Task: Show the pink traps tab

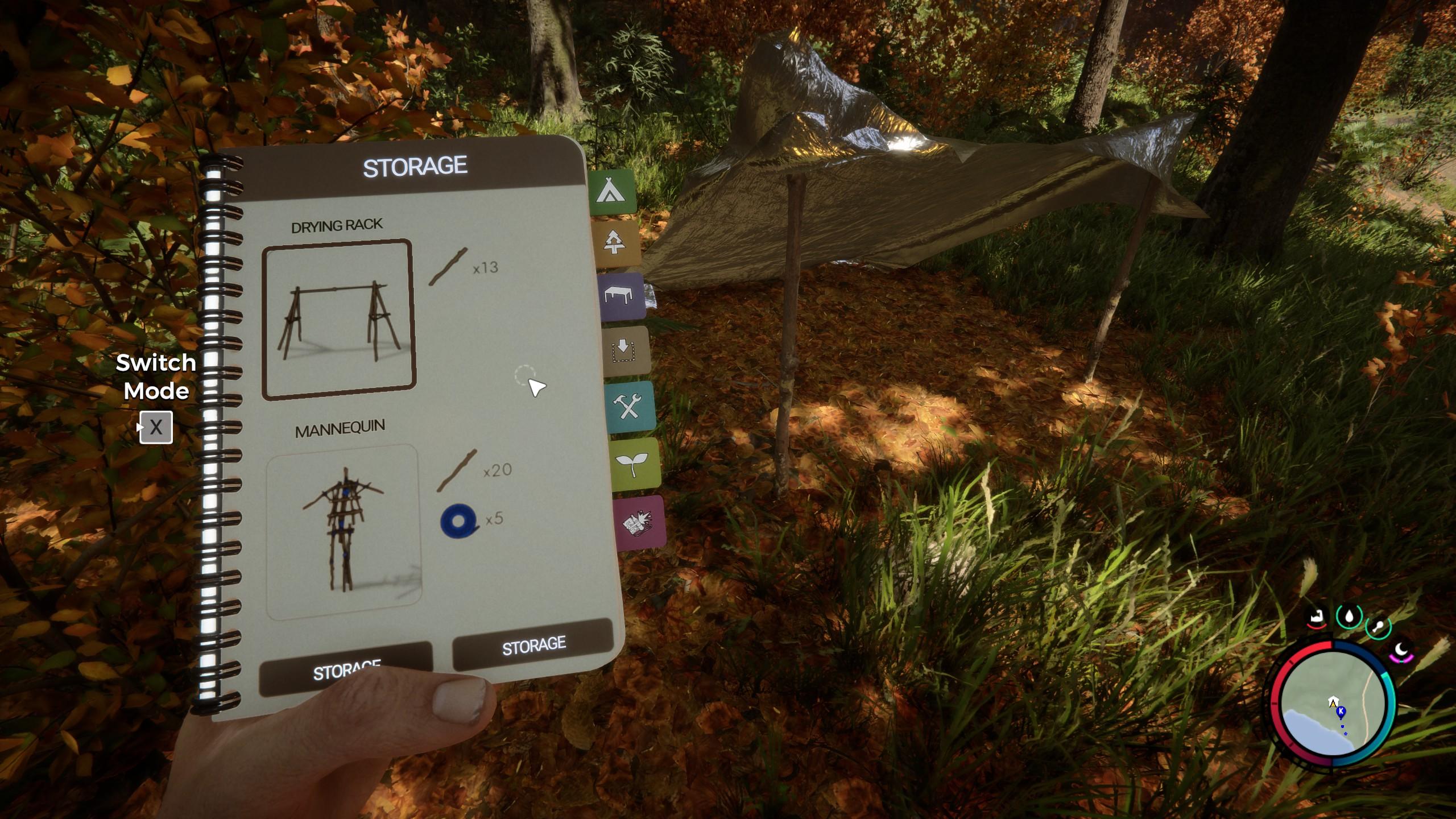Action: point(639,523)
